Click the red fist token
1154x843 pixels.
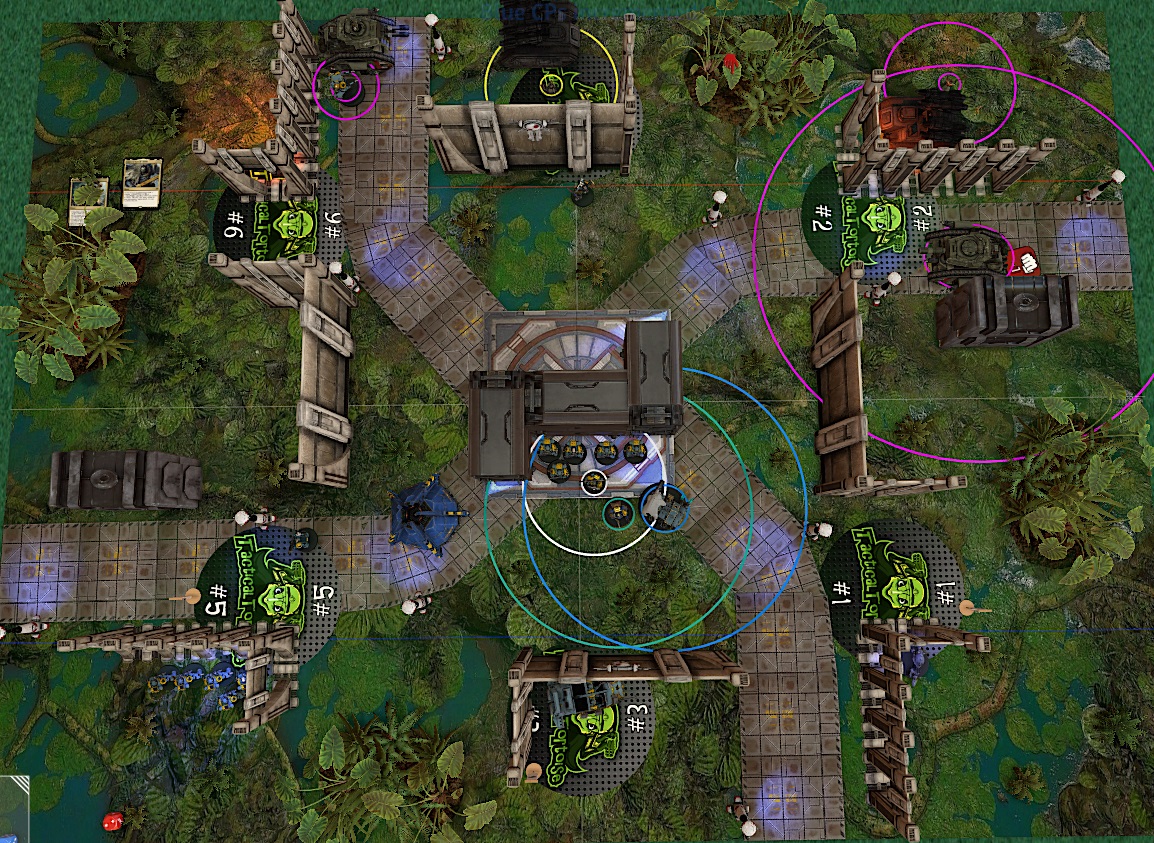(1022, 263)
